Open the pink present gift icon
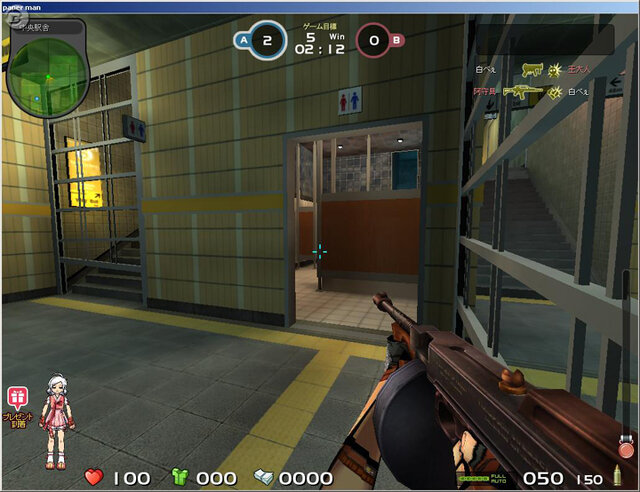 (17, 396)
